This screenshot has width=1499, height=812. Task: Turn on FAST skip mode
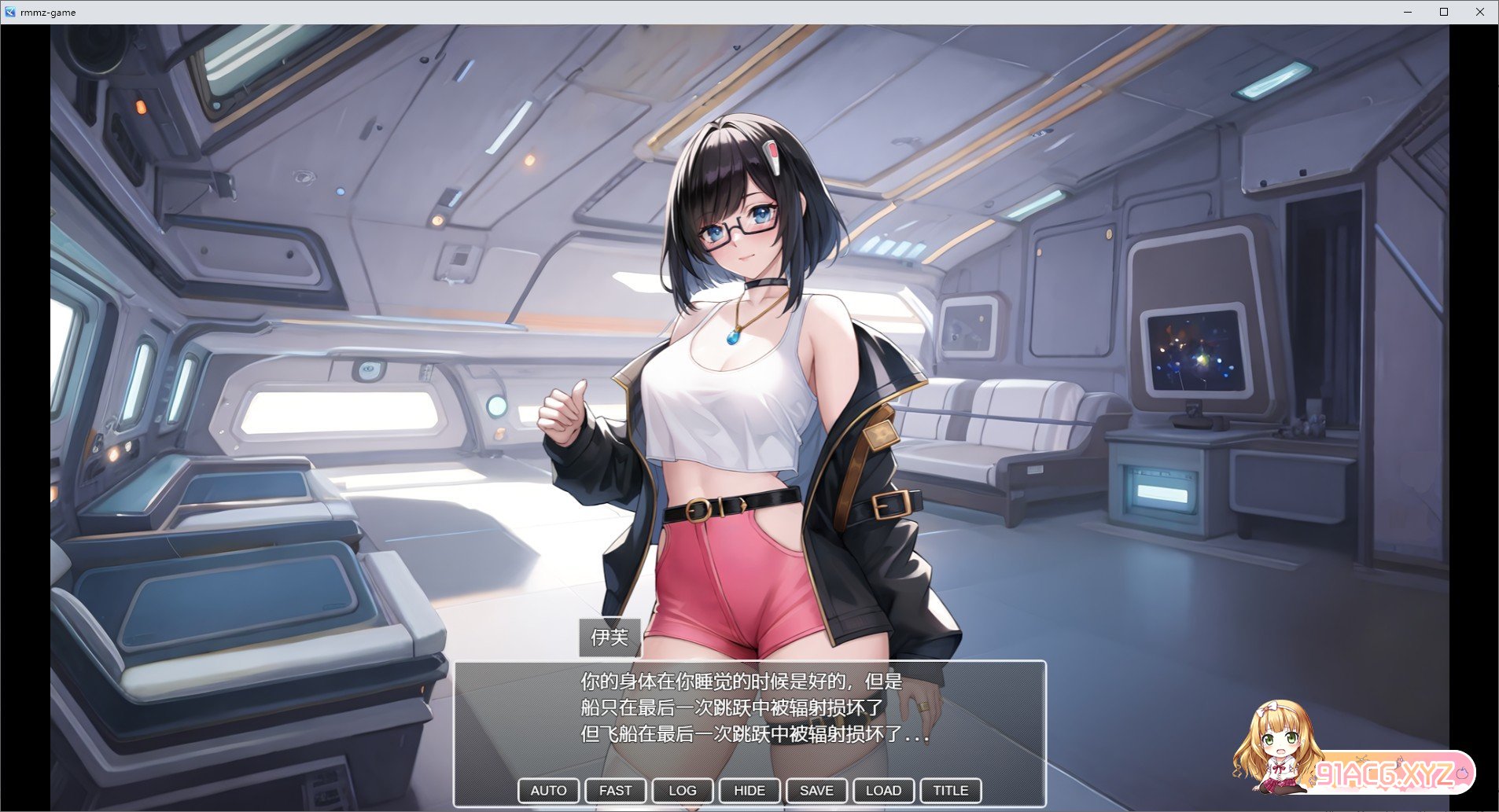click(615, 790)
